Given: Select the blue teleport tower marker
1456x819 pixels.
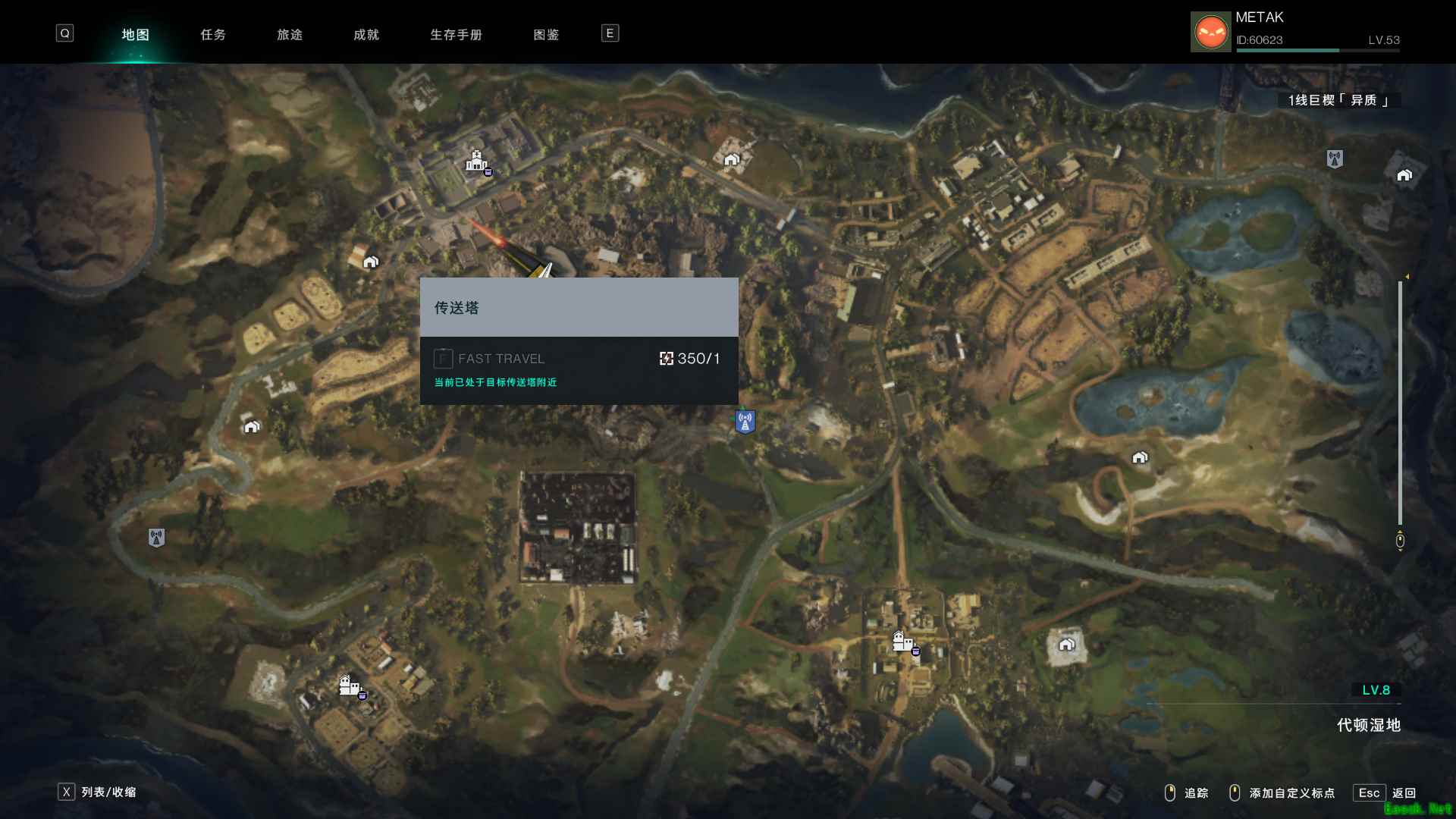Looking at the screenshot, I should coord(745,422).
